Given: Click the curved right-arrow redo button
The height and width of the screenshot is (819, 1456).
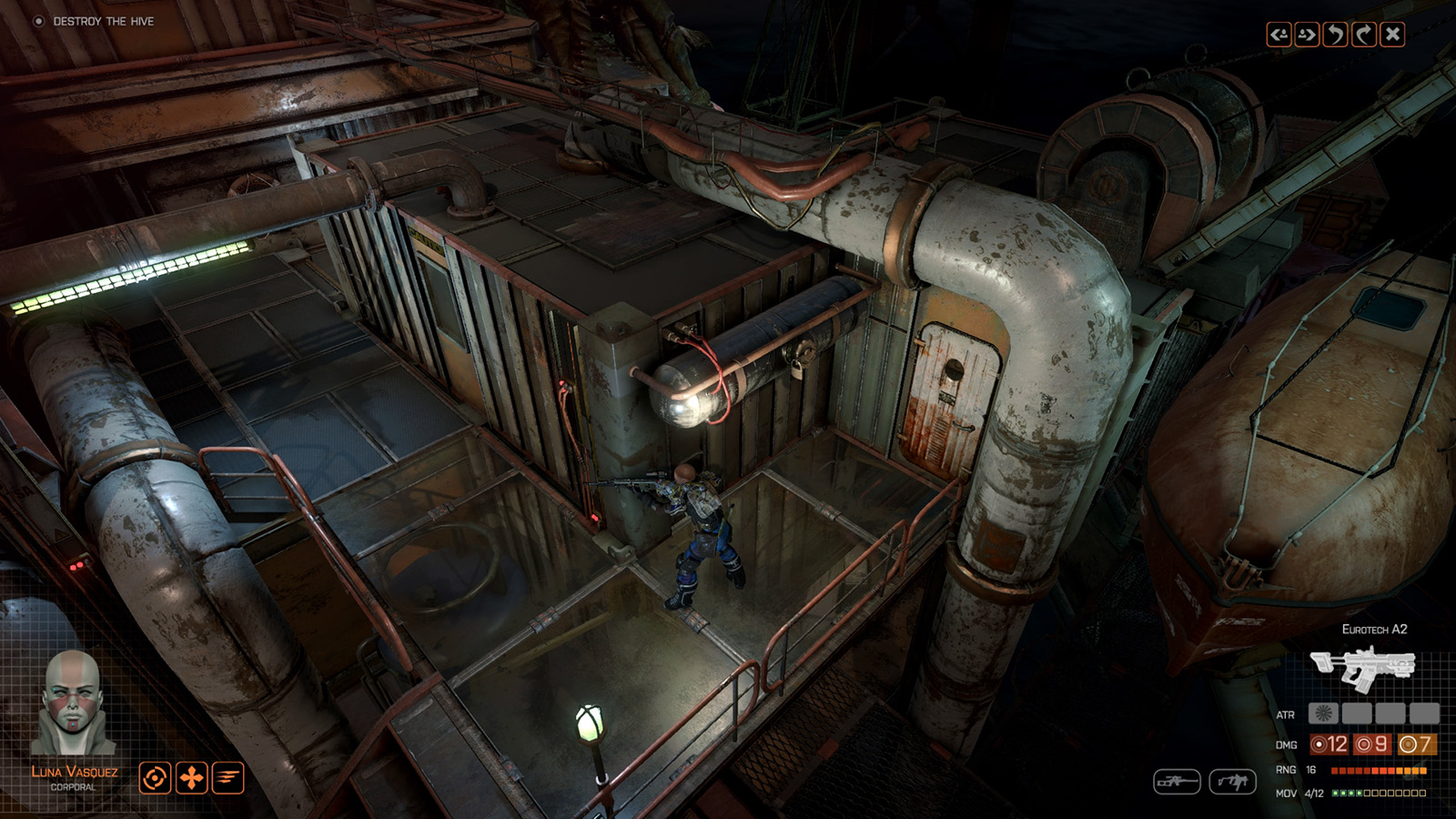Looking at the screenshot, I should click(x=1363, y=35).
